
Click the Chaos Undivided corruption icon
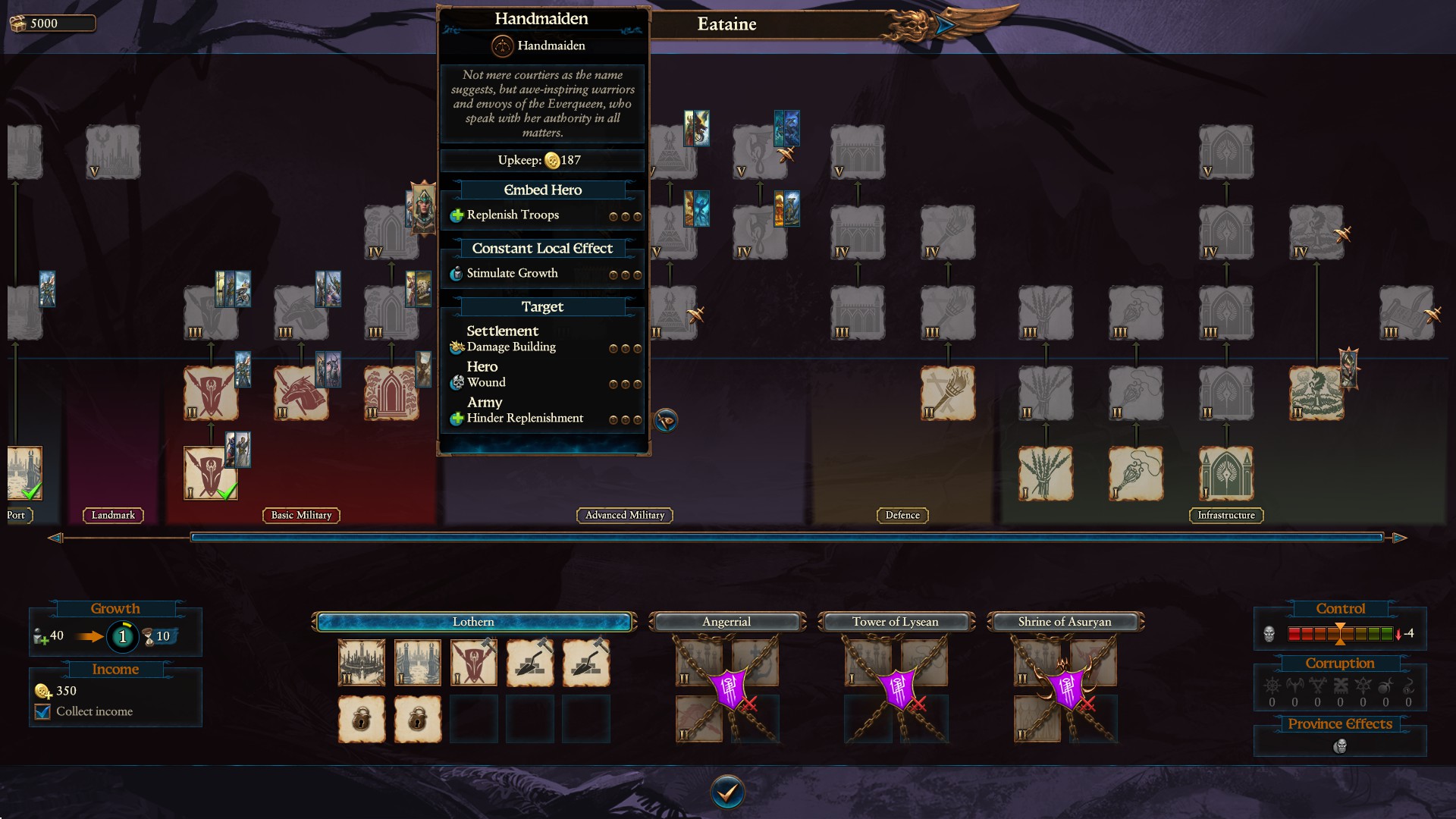1272,686
